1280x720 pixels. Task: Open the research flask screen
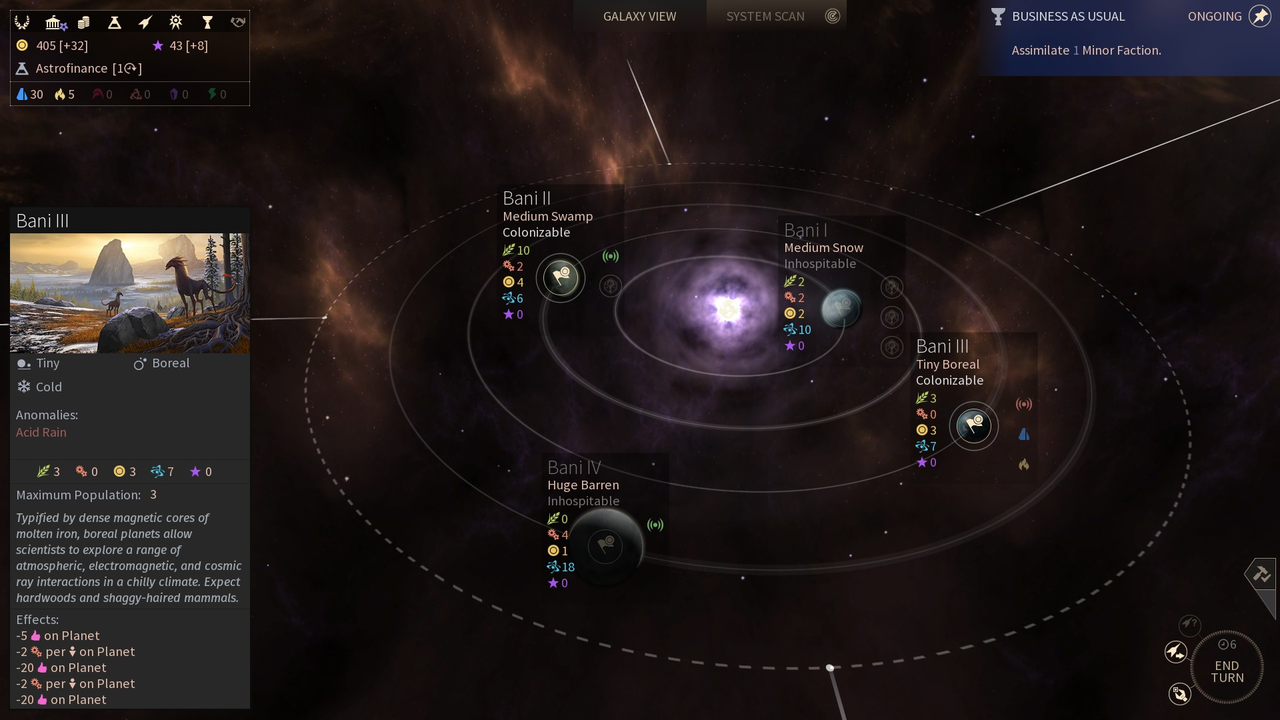tap(114, 22)
